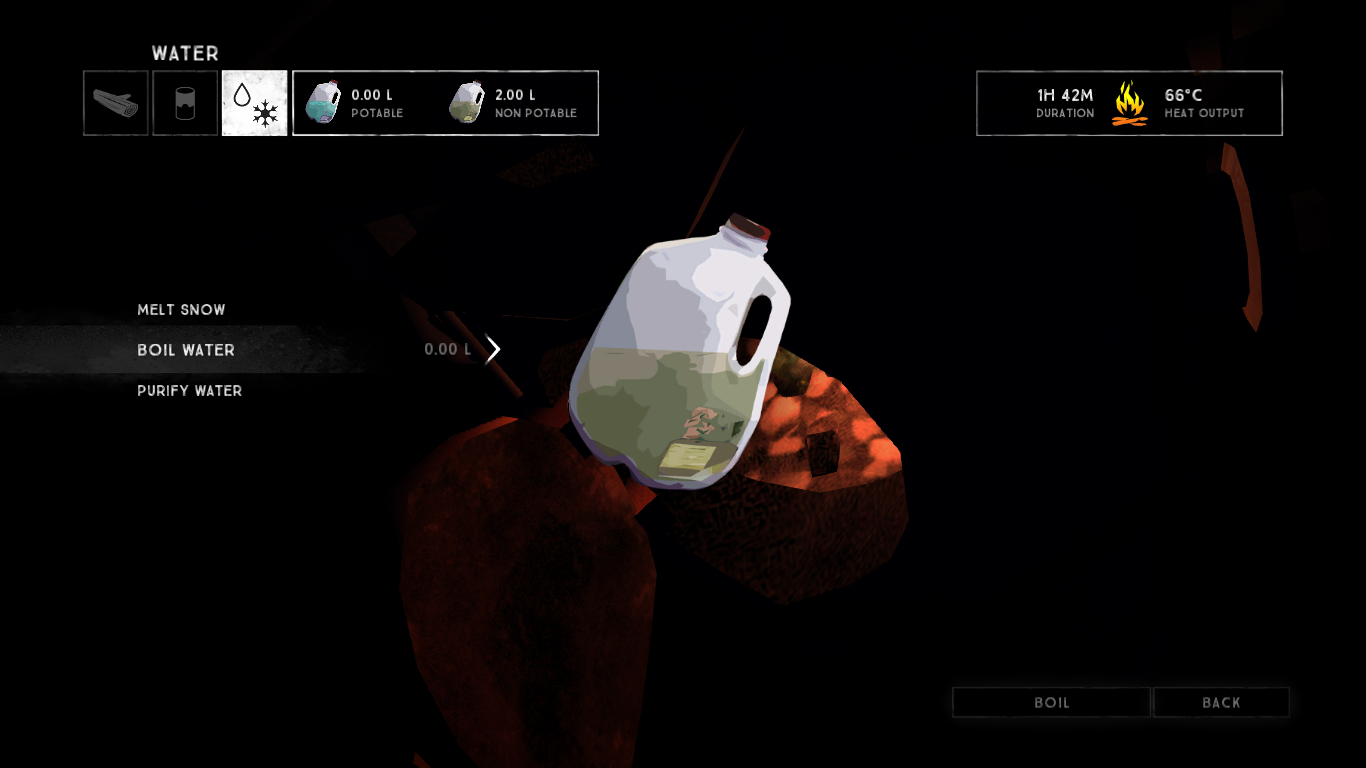Increase boil water amount with right arrow
1366x768 pixels.
pos(493,350)
